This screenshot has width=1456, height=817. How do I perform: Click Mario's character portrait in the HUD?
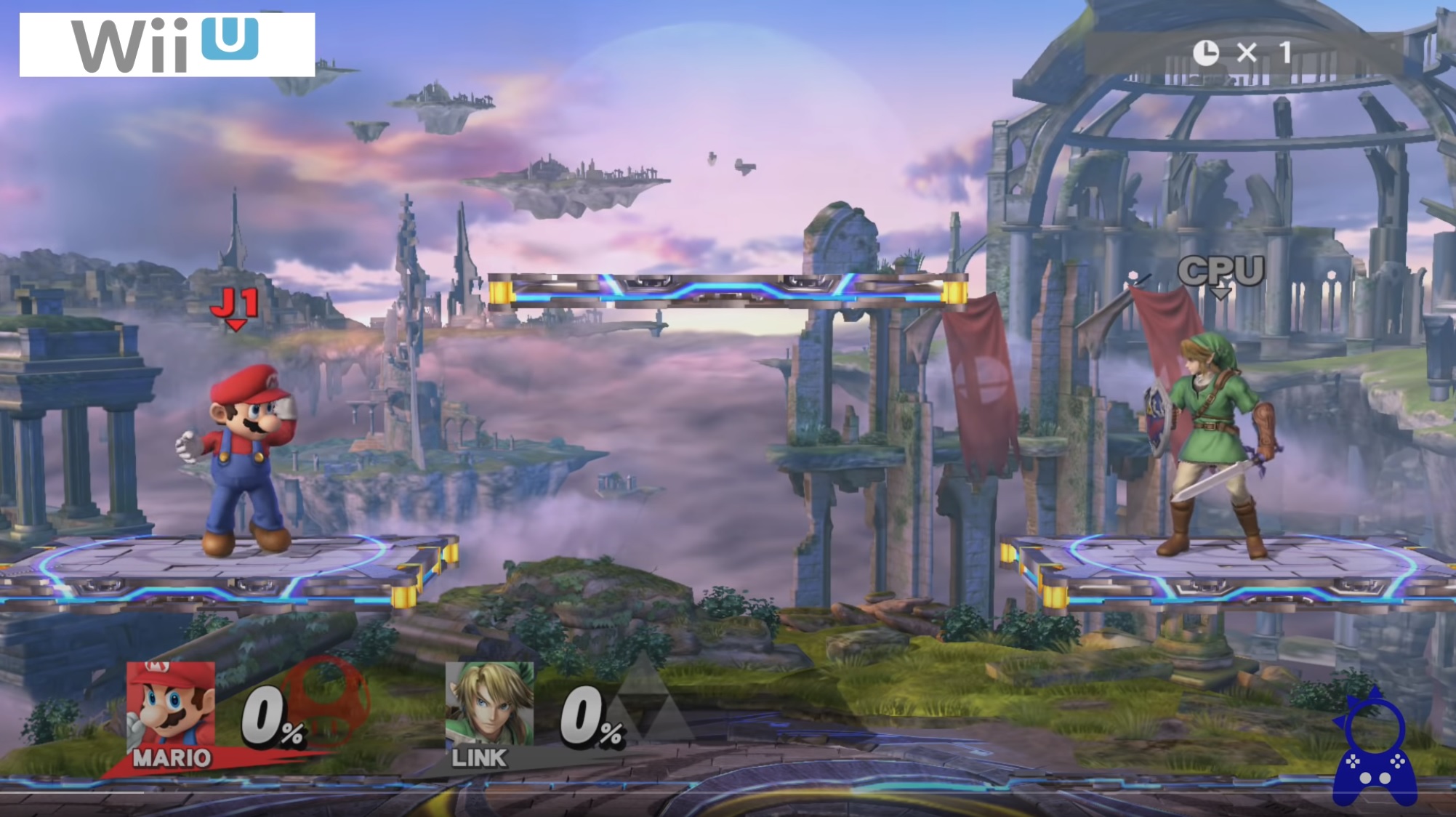click(x=171, y=705)
